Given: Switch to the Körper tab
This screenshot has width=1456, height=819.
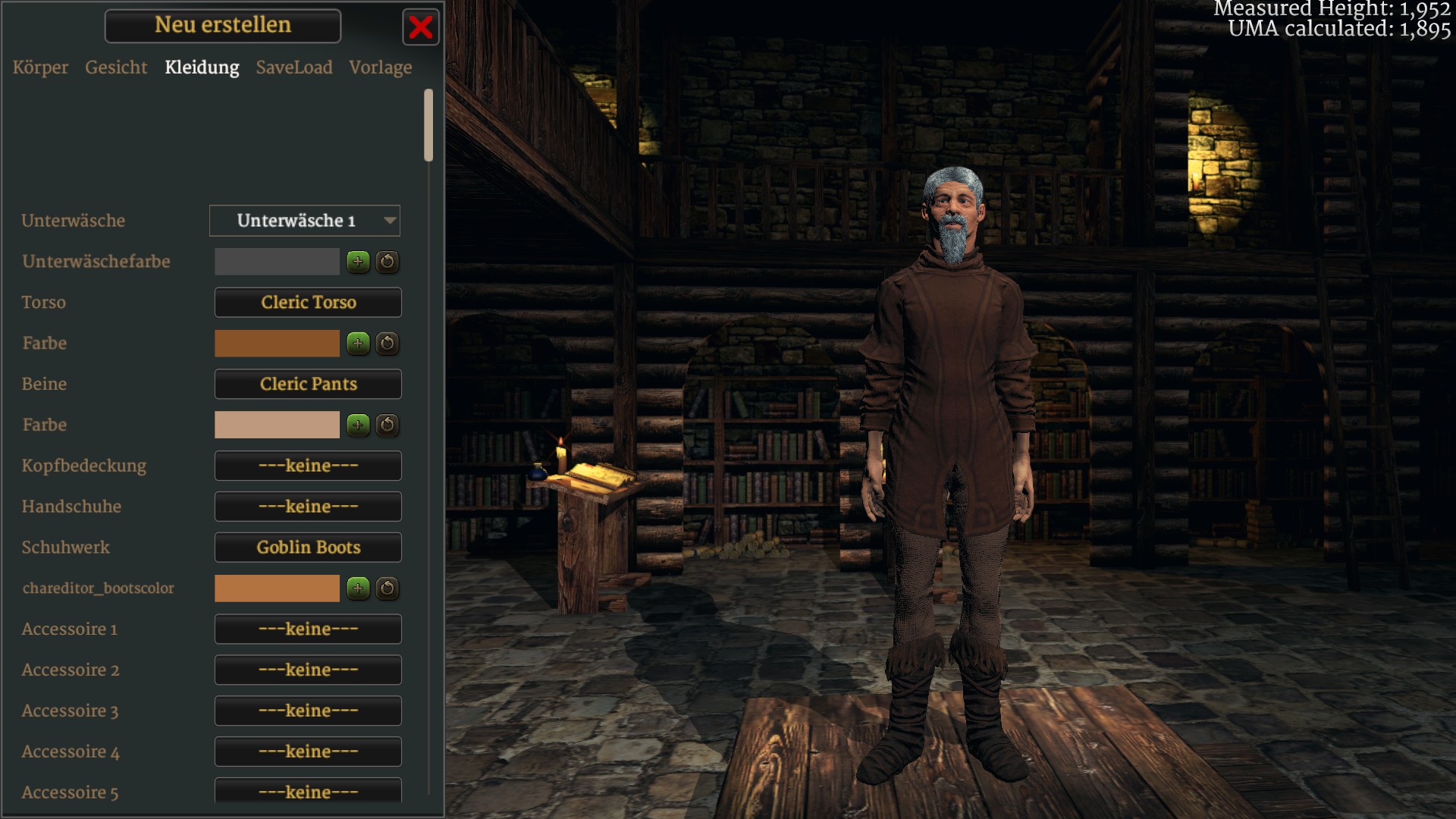Looking at the screenshot, I should point(40,67).
